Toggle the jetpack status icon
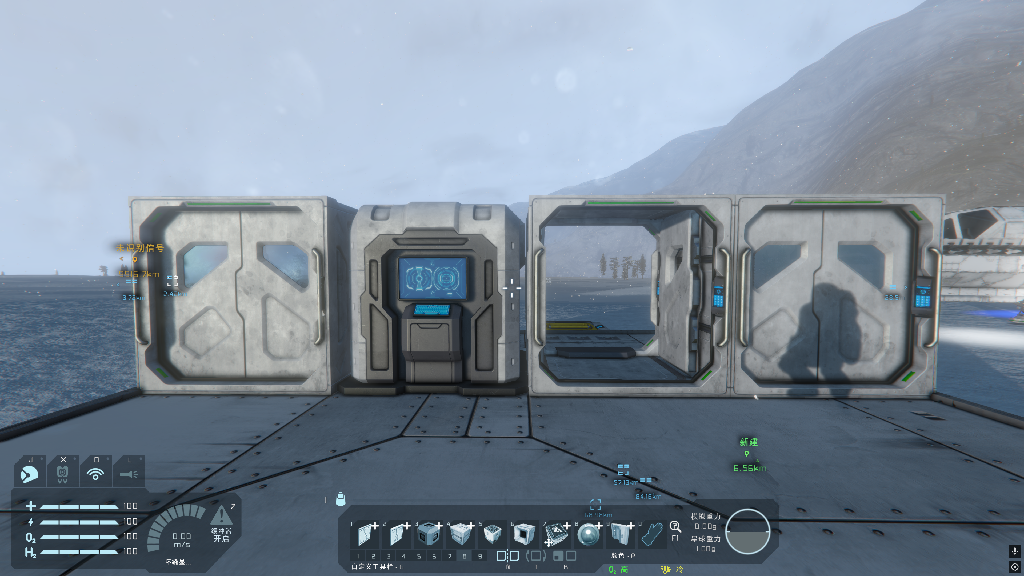Screen dimensions: 1024x576 (x=62, y=471)
